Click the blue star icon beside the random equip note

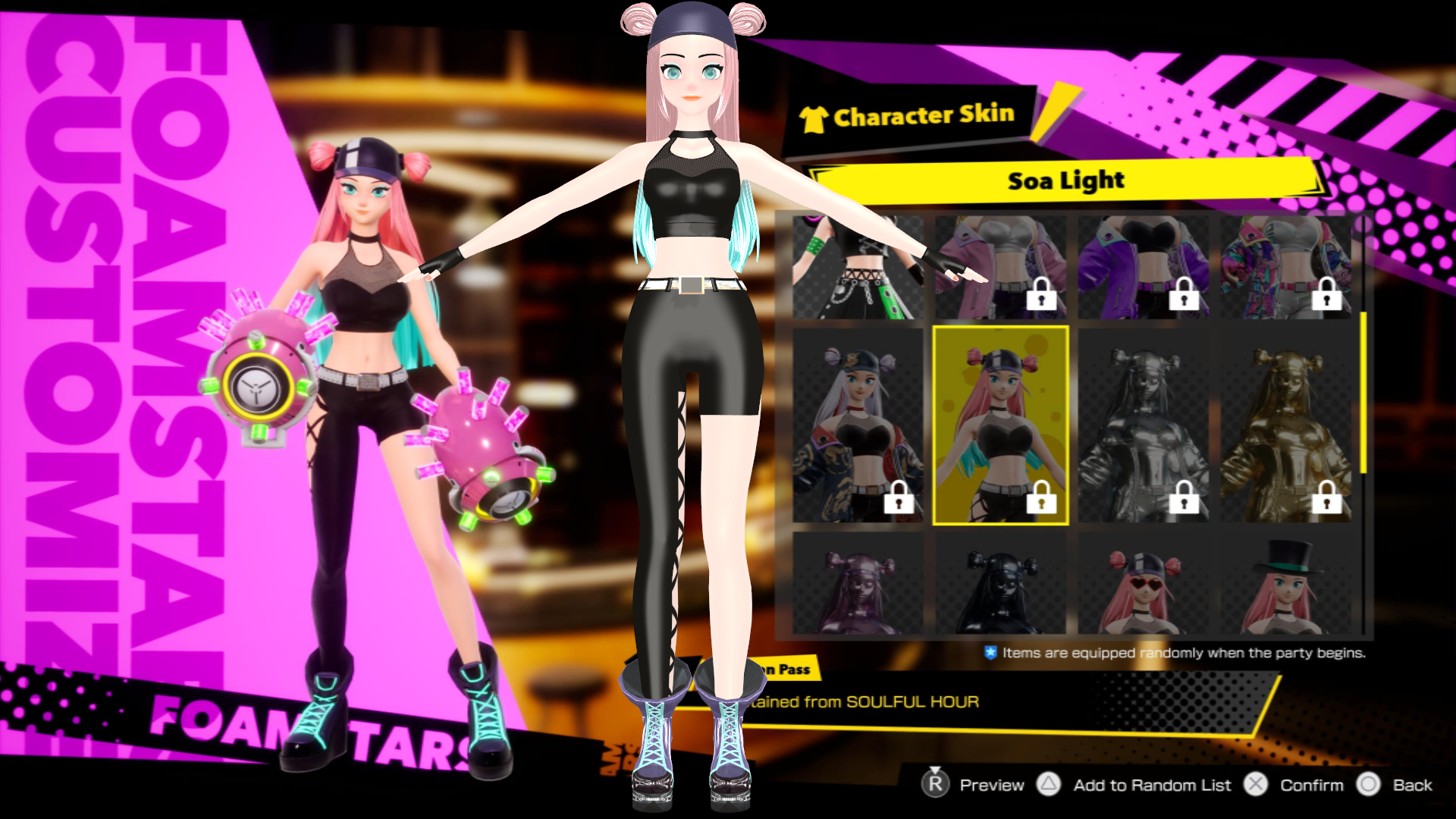(991, 651)
